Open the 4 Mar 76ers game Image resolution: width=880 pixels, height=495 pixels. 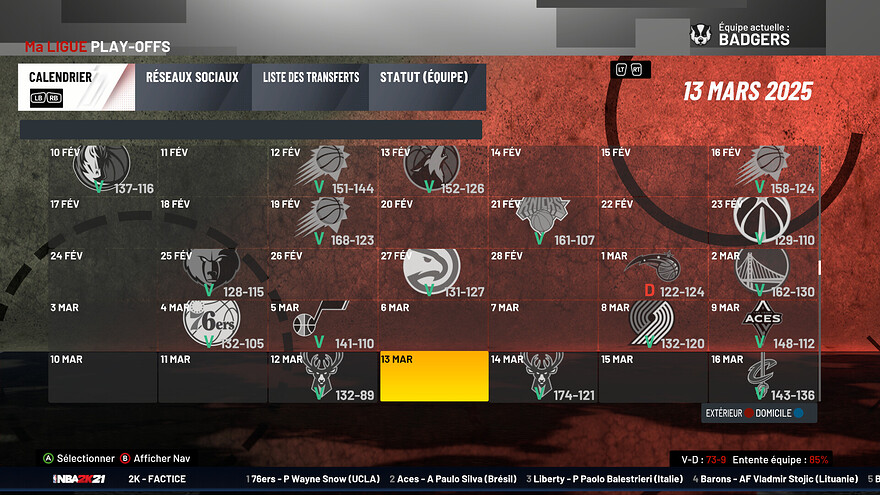pos(213,325)
